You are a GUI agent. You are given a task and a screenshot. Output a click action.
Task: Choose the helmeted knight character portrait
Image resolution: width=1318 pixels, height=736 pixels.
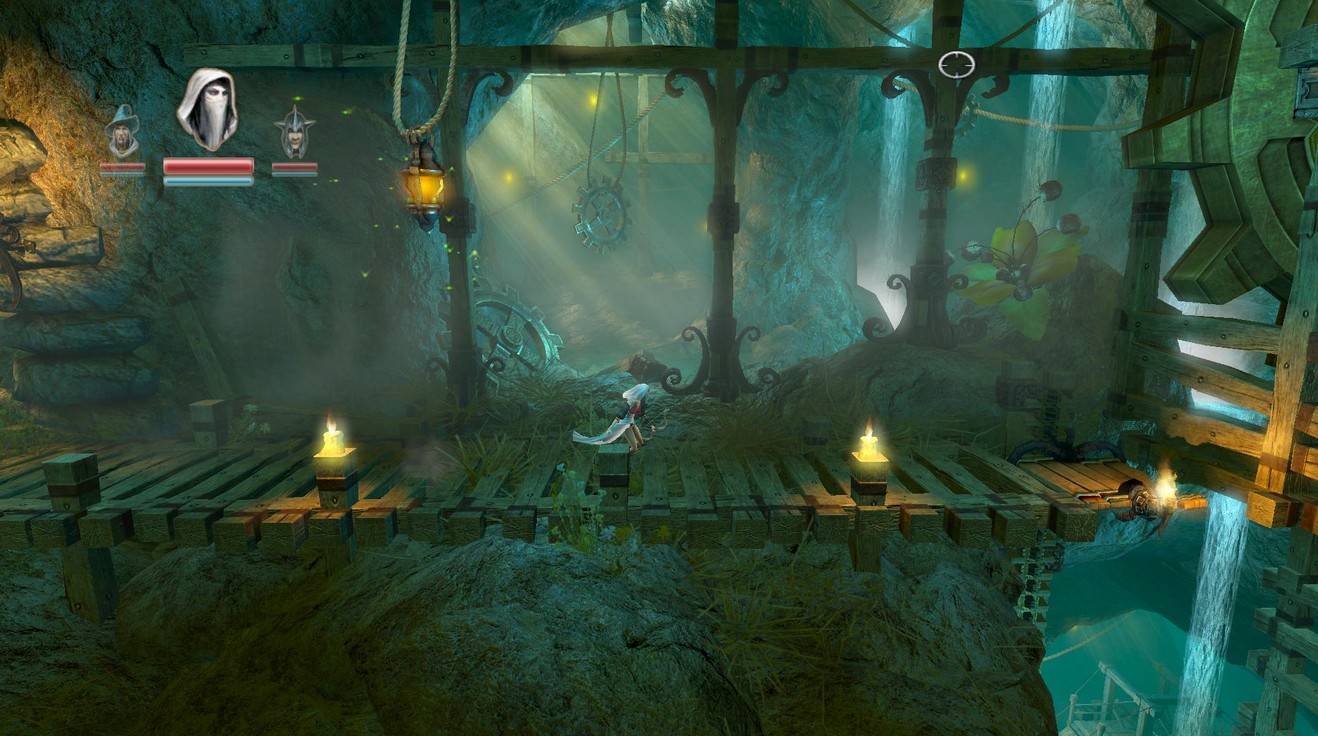[x=294, y=132]
